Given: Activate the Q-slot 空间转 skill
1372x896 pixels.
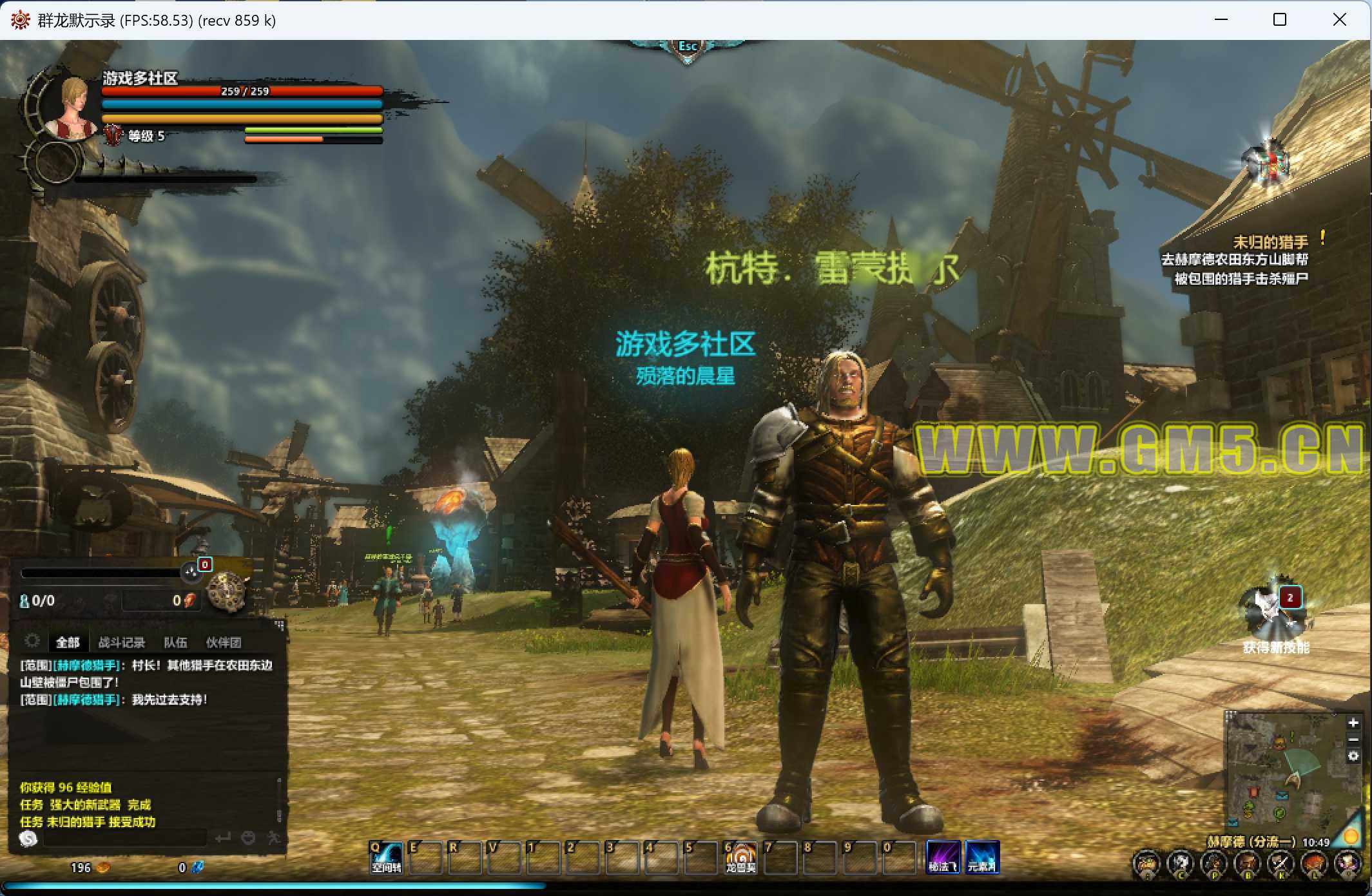Looking at the screenshot, I should [x=386, y=857].
